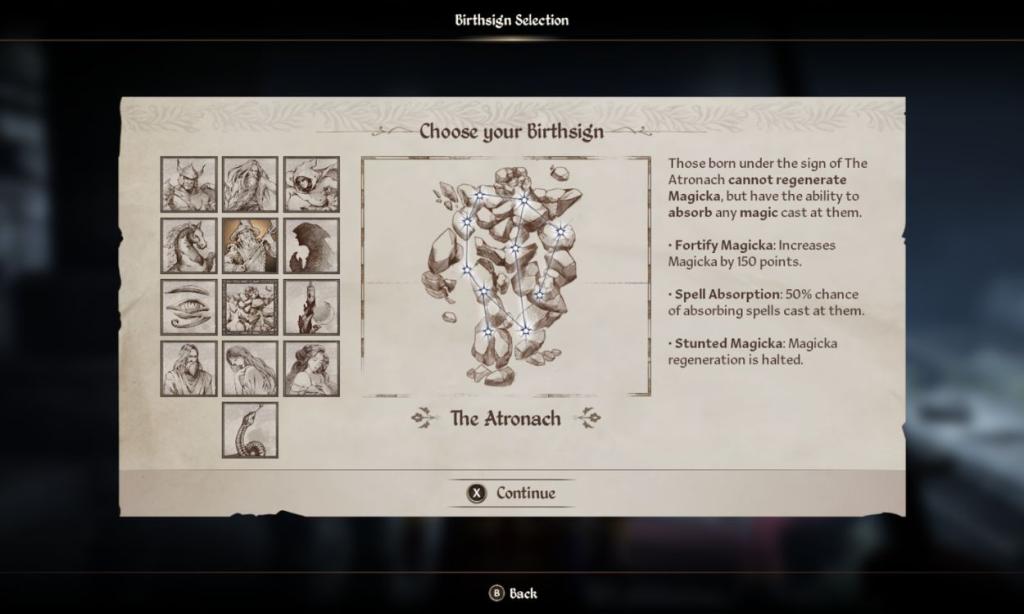Viewport: 1024px width, 614px height.
Task: Choose the Tower birthsign tile
Action: pos(311,307)
